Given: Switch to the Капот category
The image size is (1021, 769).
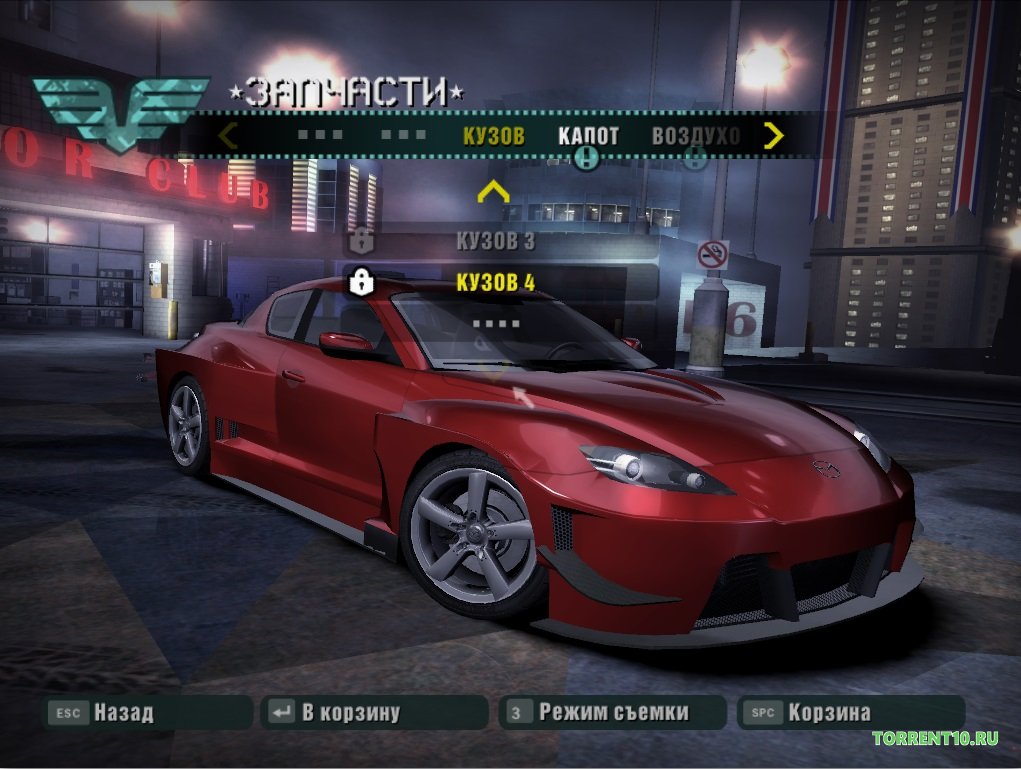Looking at the screenshot, I should [x=588, y=137].
